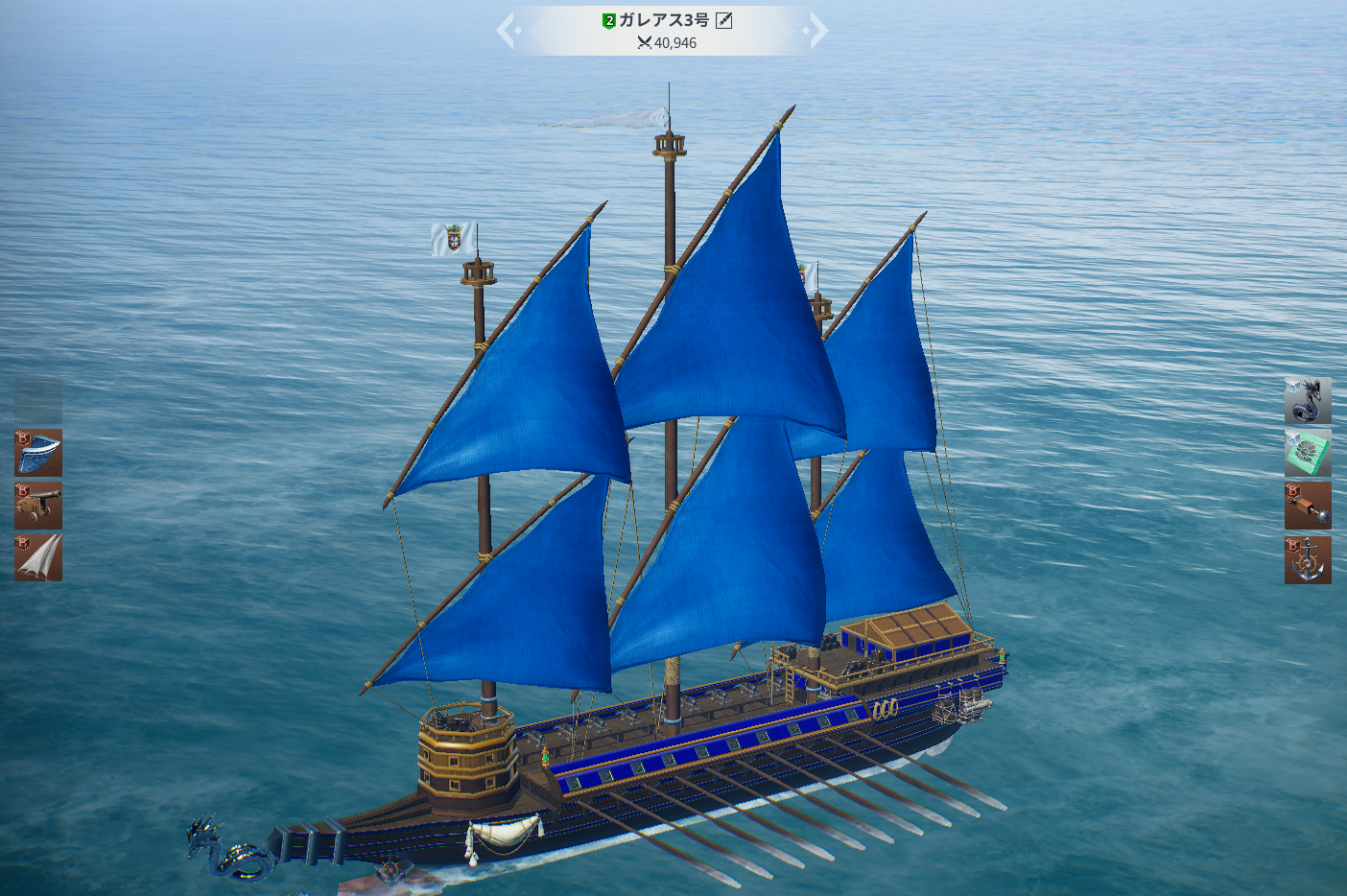Switch to the next ship with right arrow
Screen dimensions: 1347x896
pyautogui.click(x=816, y=31)
